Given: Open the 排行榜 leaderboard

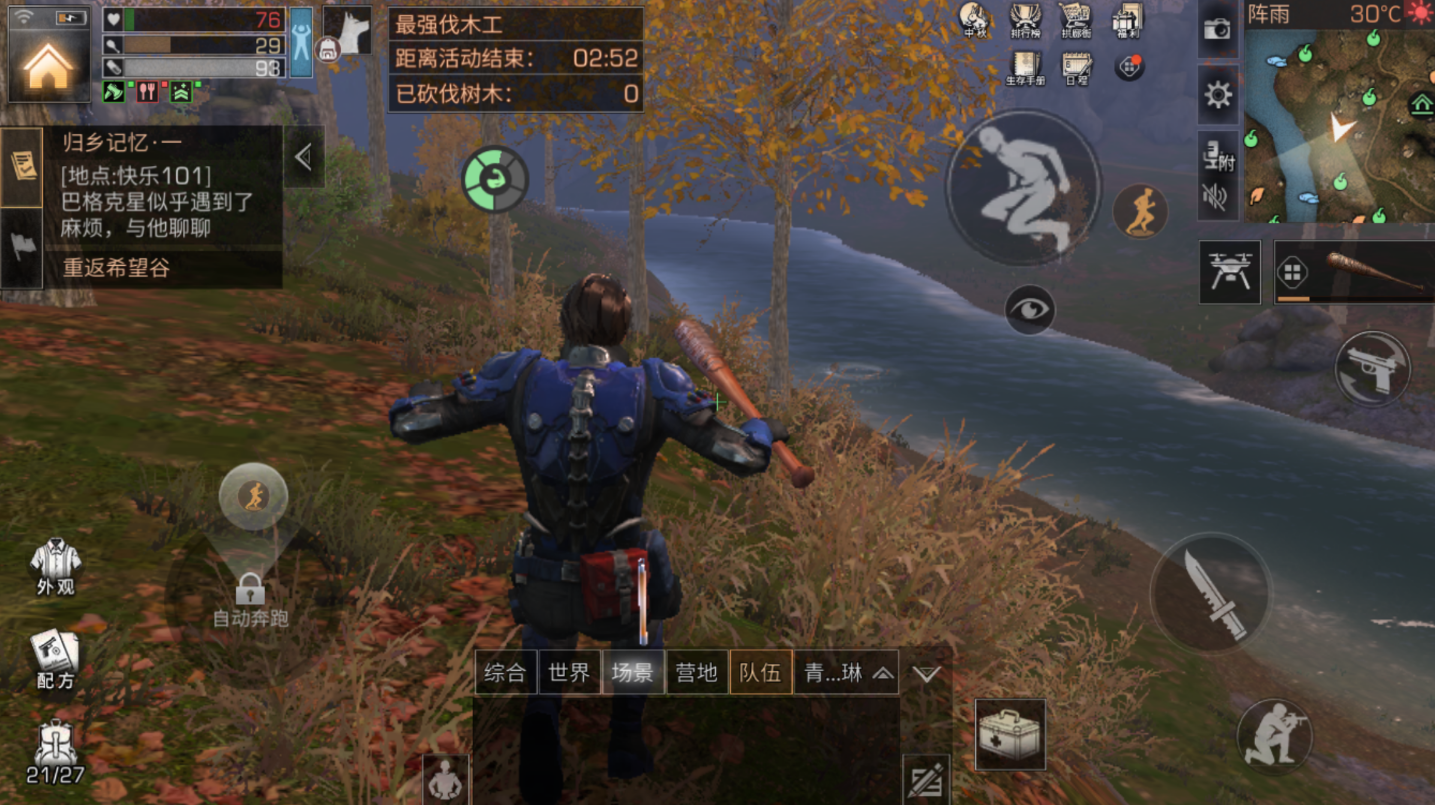Looking at the screenshot, I should [x=1024, y=20].
